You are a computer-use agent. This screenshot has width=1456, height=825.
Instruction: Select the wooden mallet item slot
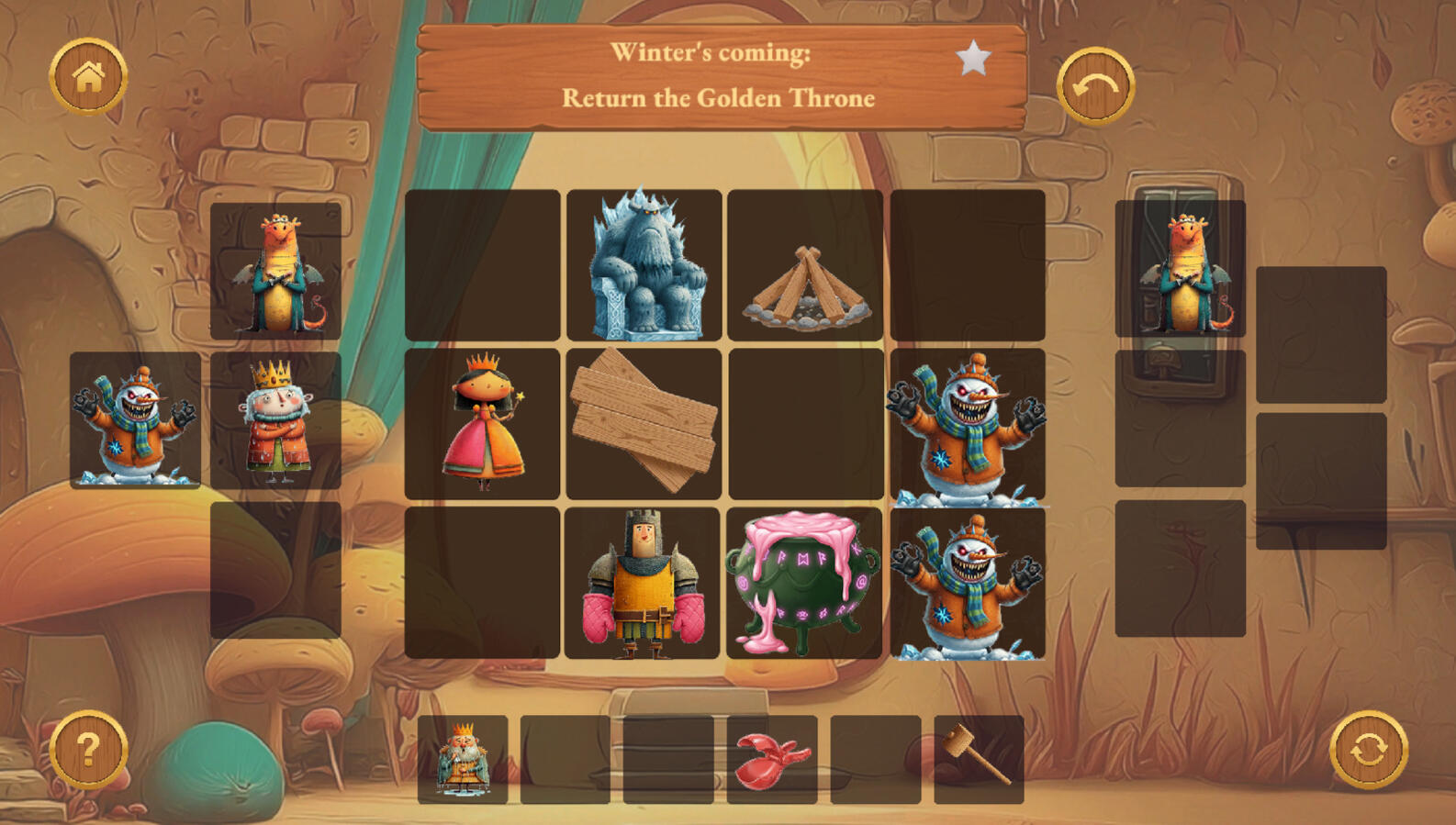tap(979, 760)
